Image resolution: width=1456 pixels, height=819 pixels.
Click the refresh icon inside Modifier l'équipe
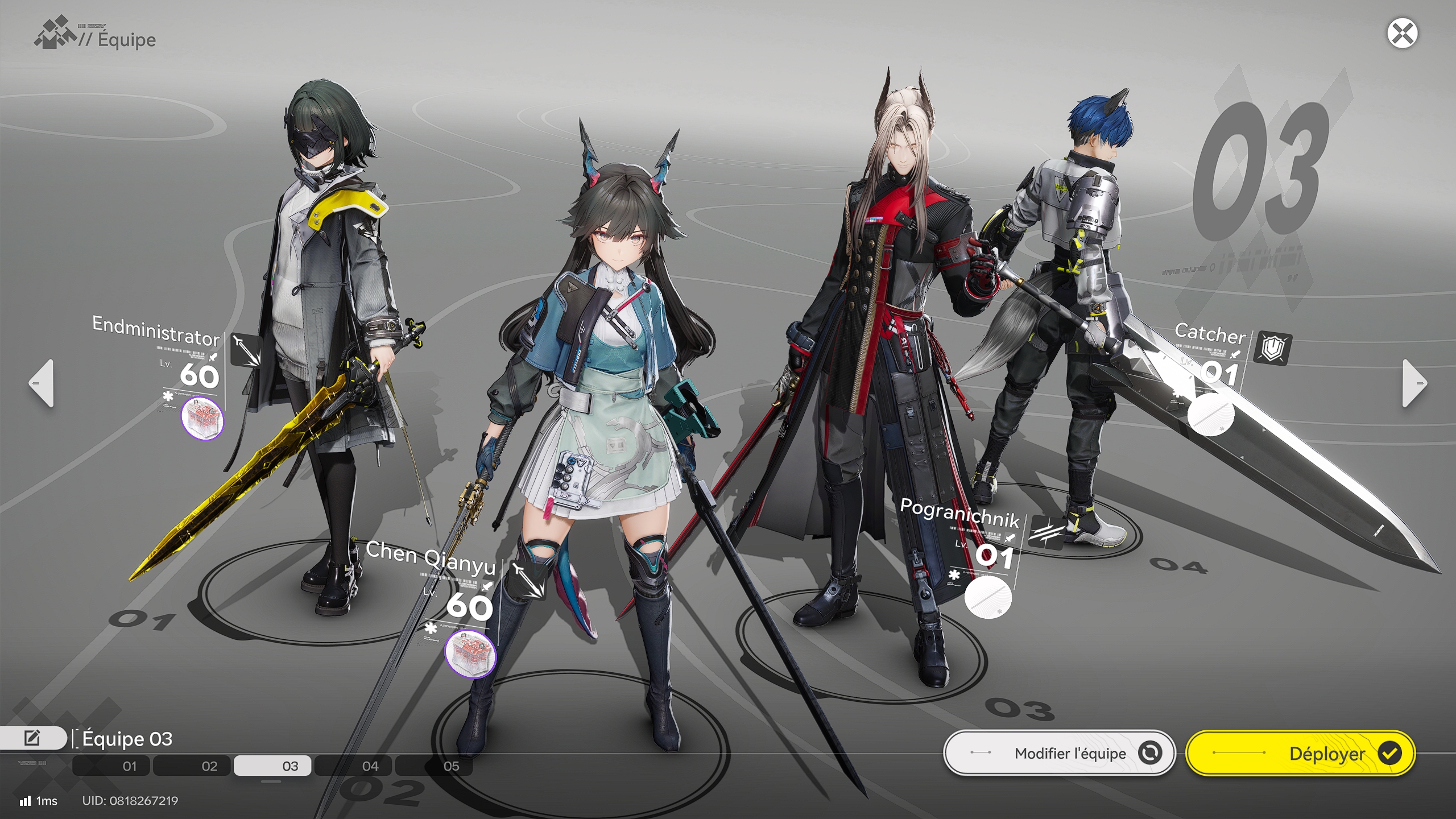1150,753
